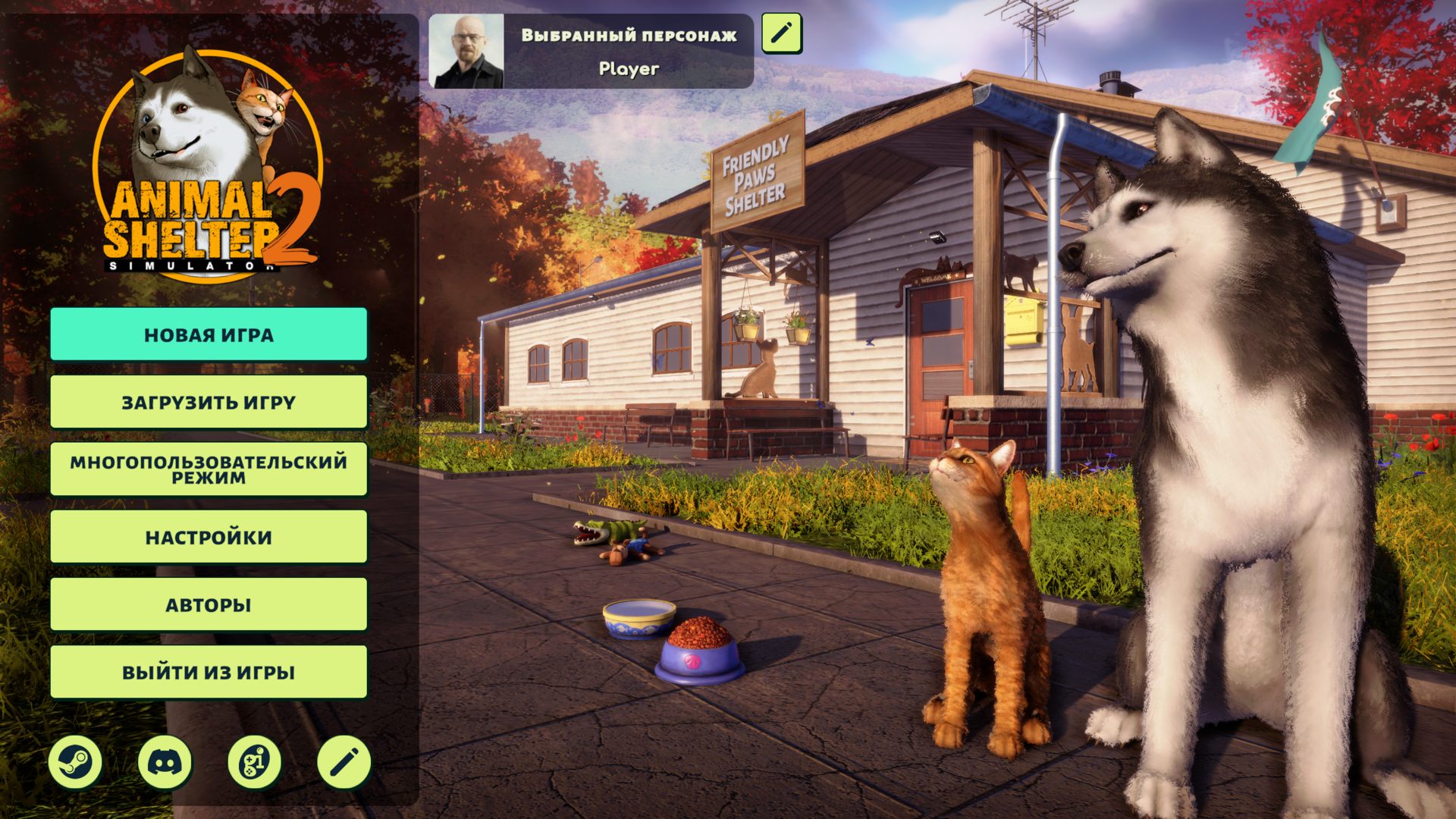Click АВТОРЫ to see the developers
The image size is (1456, 819).
[x=209, y=604]
